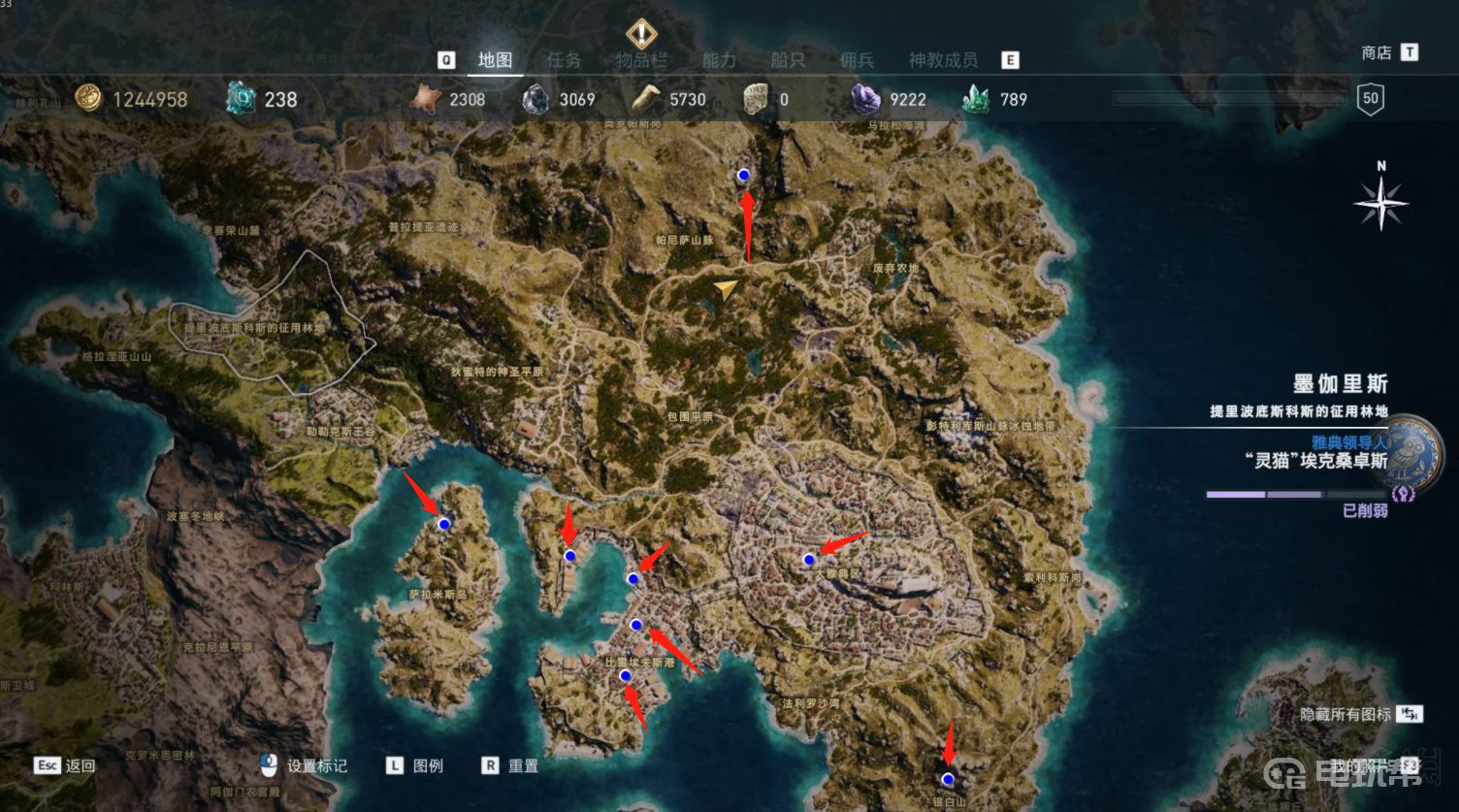Click the yellow player arrow on the map
Image resolution: width=1459 pixels, height=812 pixels.
tap(726, 289)
